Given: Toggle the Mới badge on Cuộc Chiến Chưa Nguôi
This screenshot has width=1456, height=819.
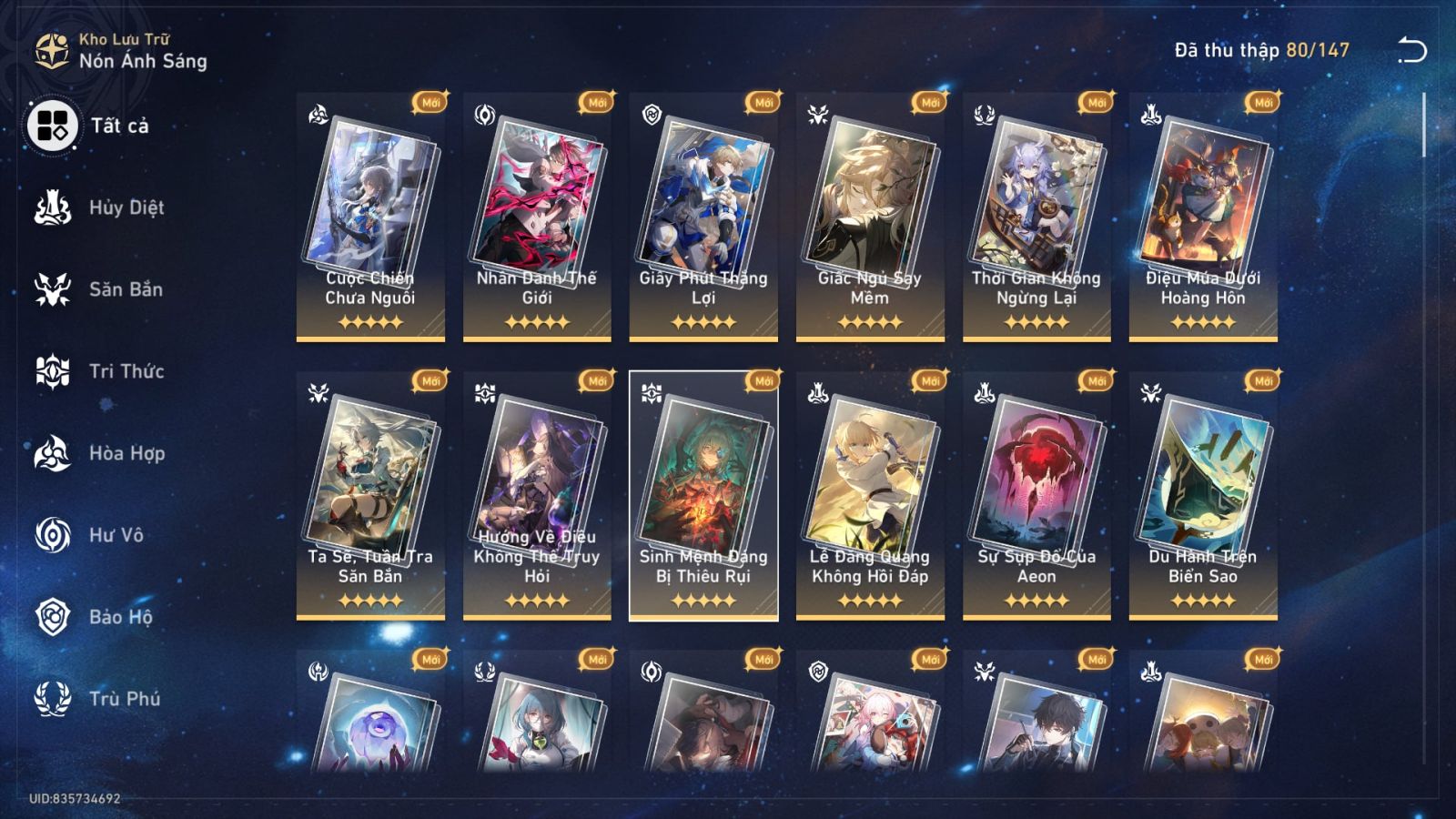Looking at the screenshot, I should (430, 101).
